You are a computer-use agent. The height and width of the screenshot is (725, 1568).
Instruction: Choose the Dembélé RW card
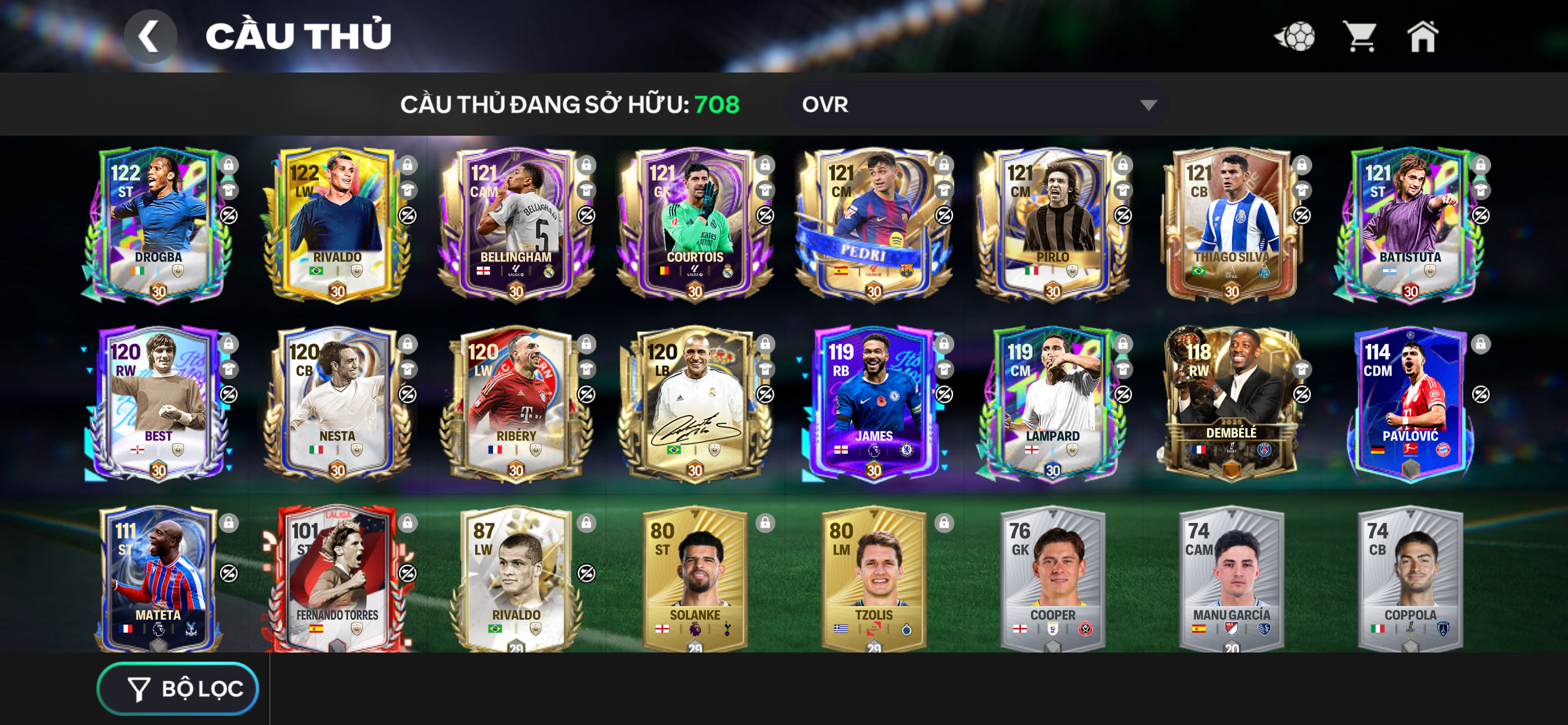(x=1231, y=403)
